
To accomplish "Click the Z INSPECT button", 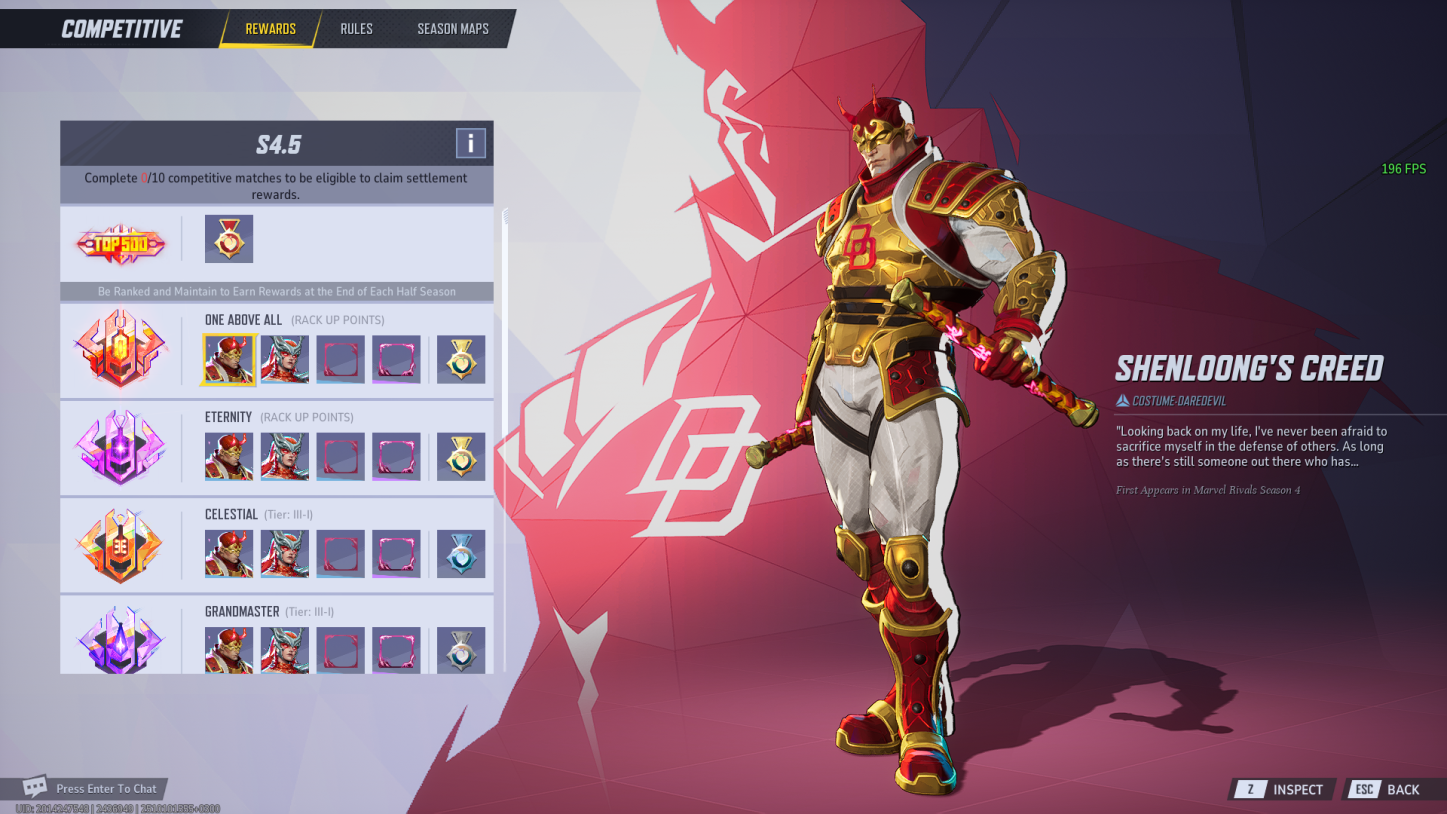I will point(1281,789).
